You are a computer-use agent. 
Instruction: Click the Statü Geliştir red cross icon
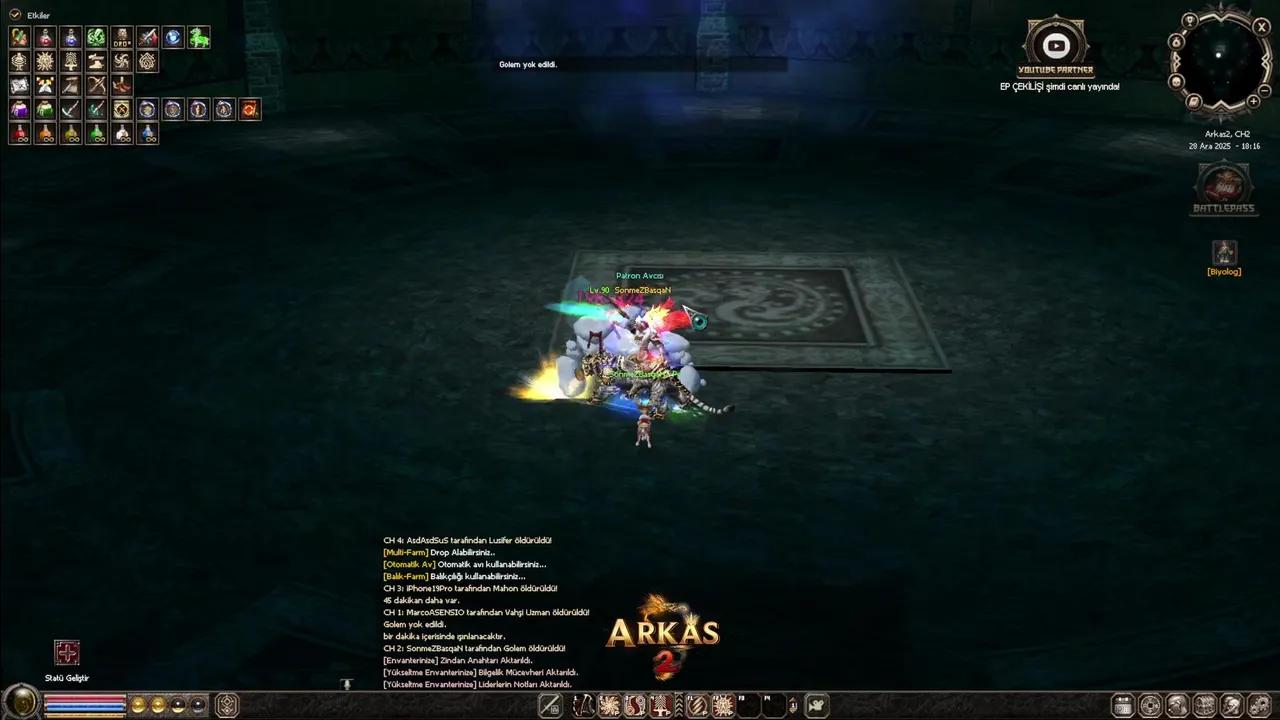[66, 652]
